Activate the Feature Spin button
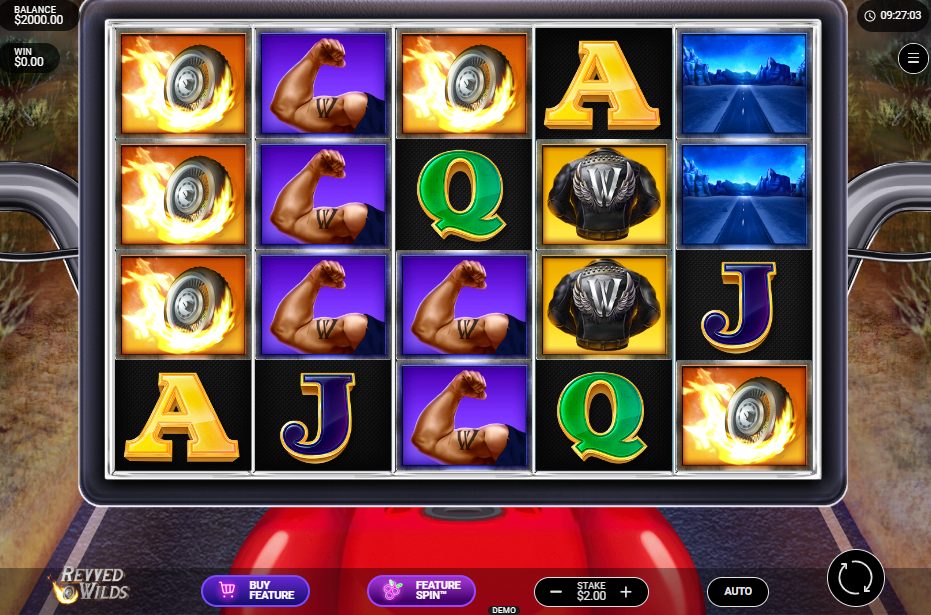This screenshot has height=615, width=931. (x=421, y=590)
